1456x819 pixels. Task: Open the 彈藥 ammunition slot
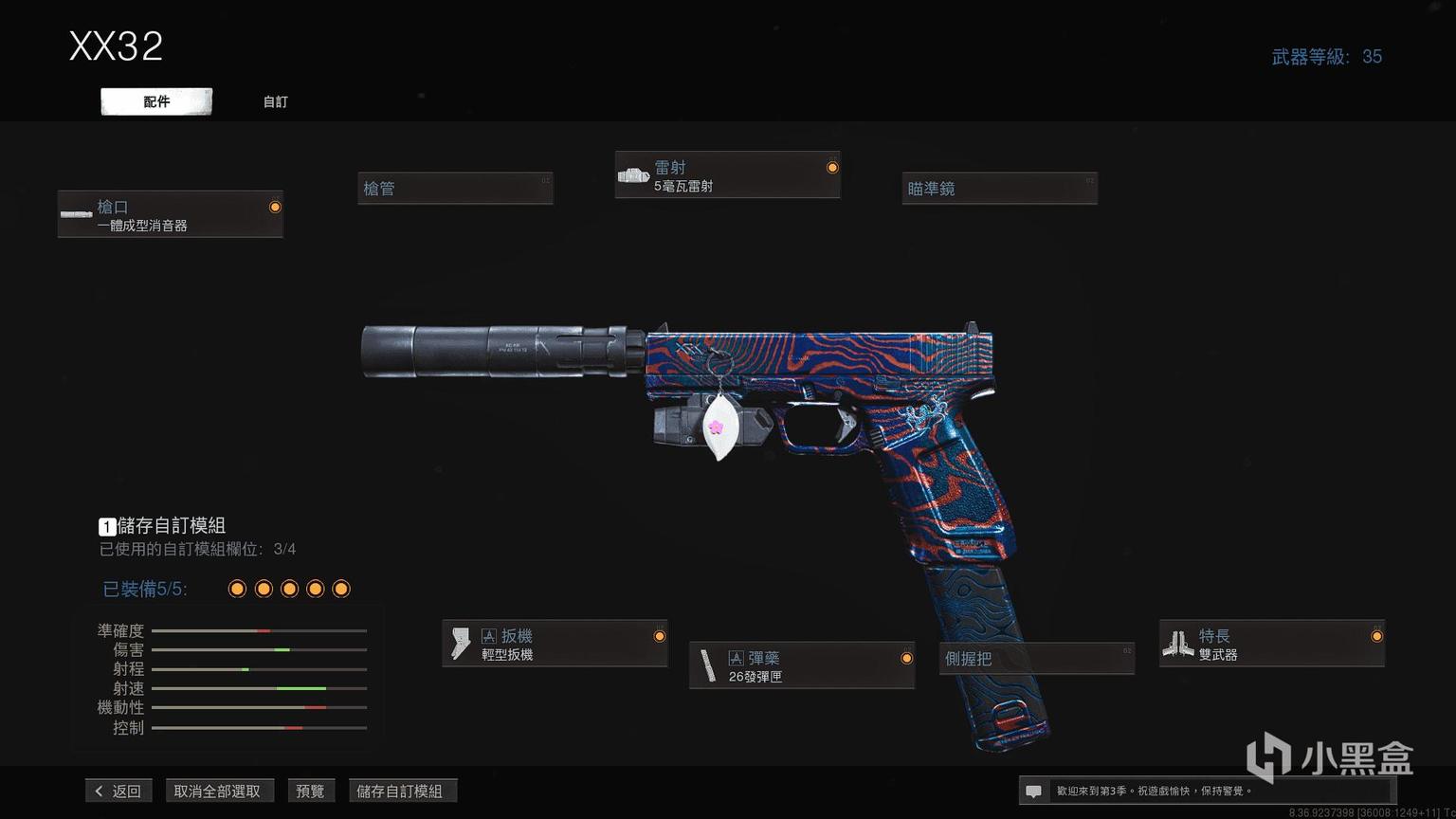click(x=802, y=665)
